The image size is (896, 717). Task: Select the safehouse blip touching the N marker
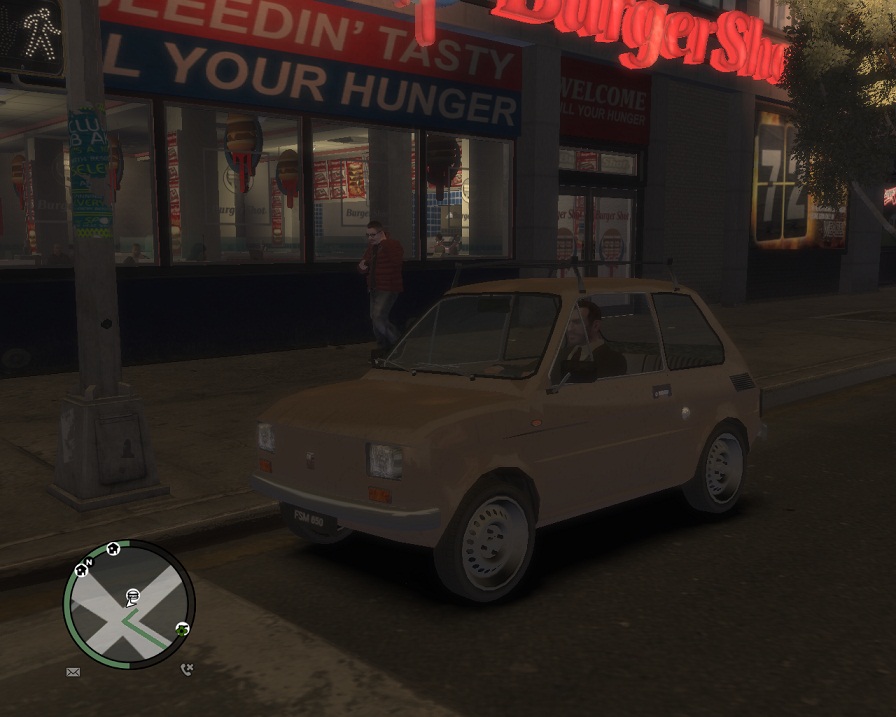81,571
